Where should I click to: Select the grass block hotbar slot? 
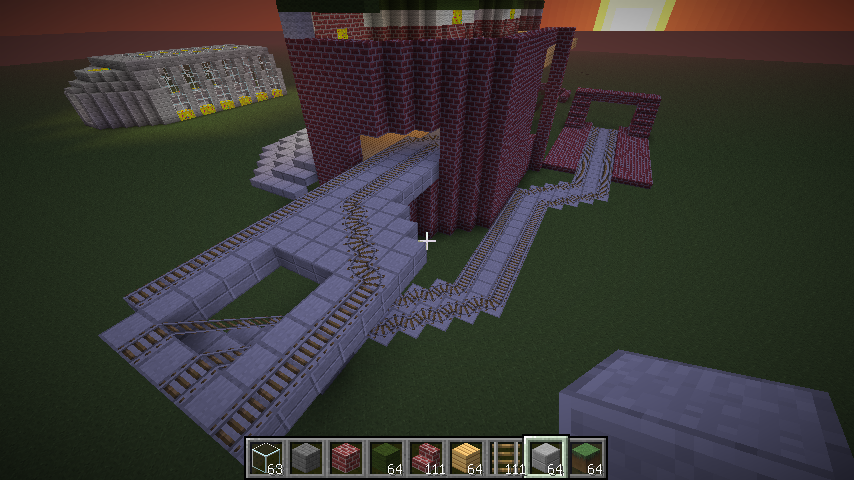(x=586, y=458)
